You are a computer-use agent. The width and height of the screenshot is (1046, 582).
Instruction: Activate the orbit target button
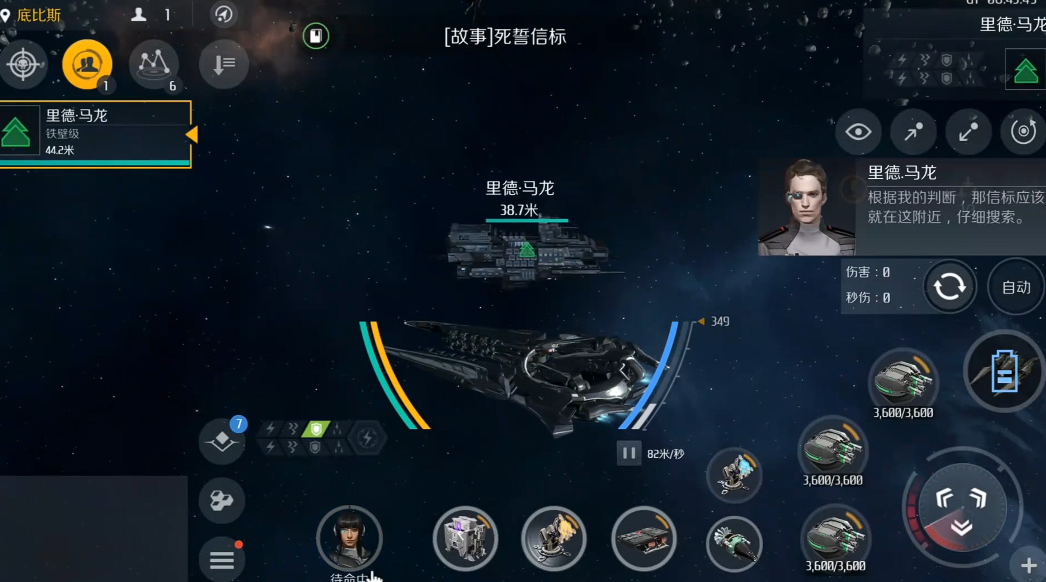1023,132
